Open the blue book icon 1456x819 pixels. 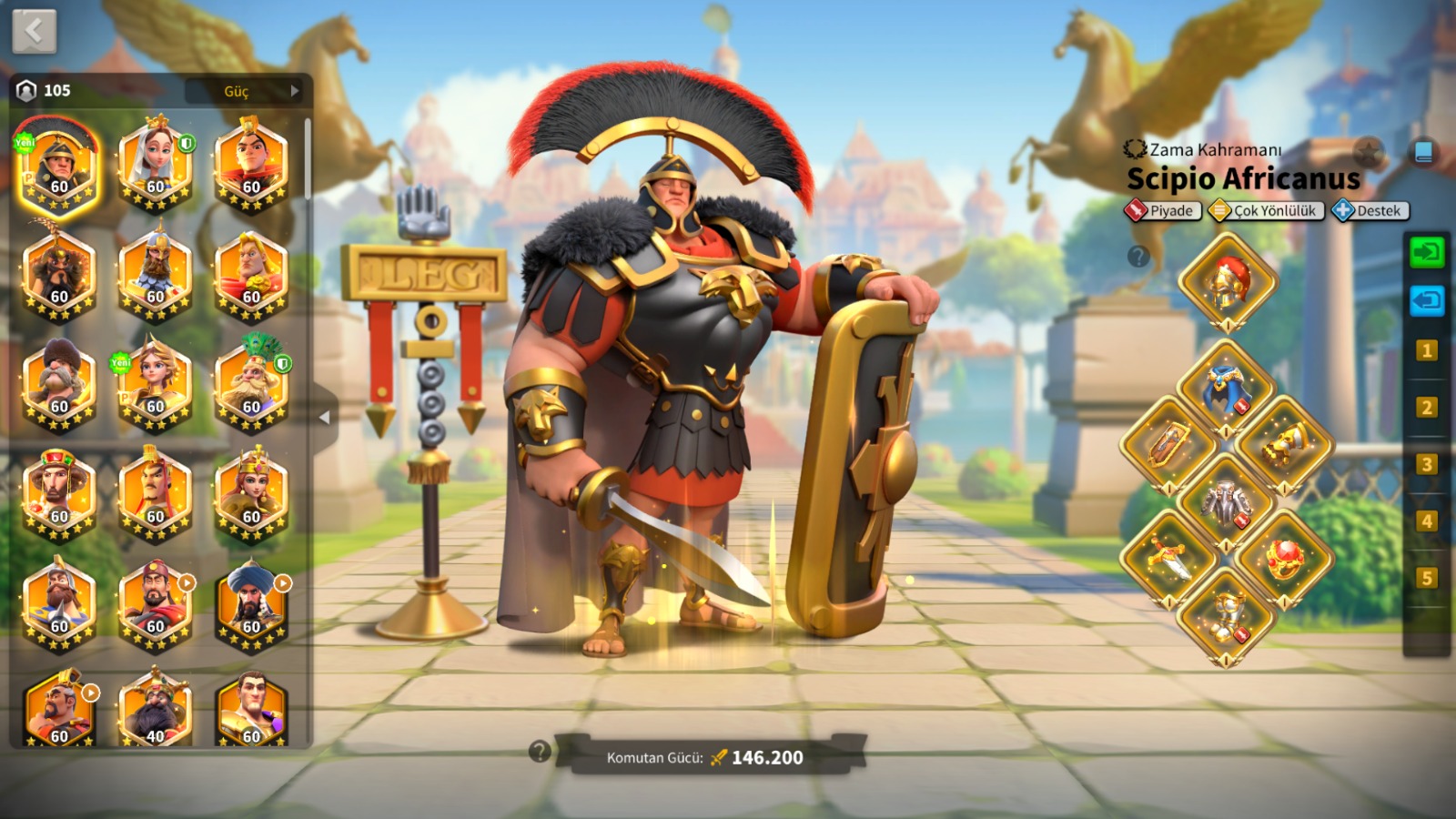(1423, 151)
